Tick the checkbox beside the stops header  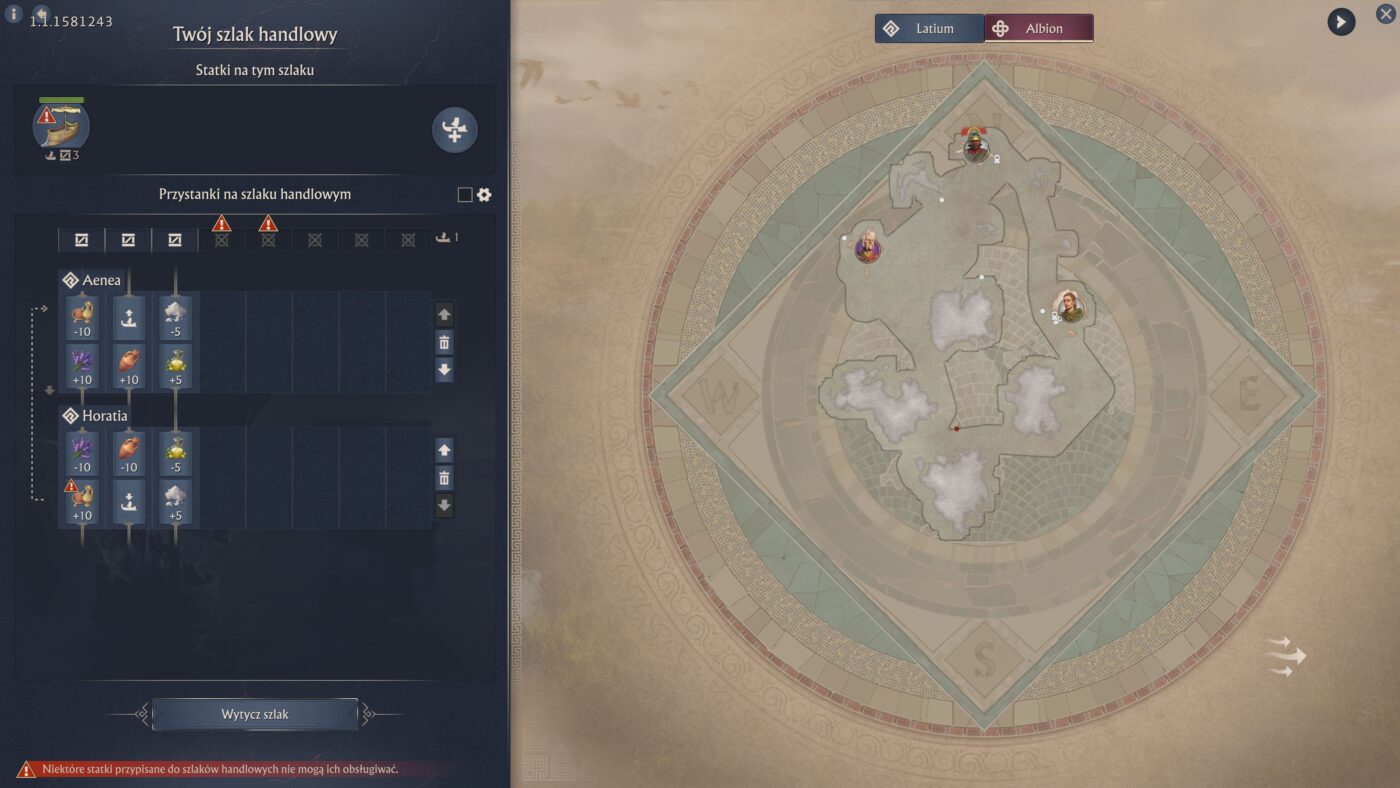[465, 195]
